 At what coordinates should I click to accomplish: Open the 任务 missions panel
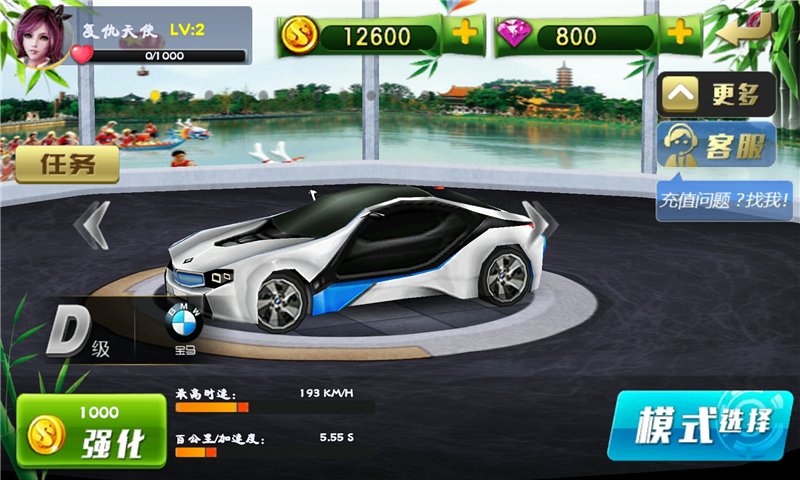(x=67, y=165)
